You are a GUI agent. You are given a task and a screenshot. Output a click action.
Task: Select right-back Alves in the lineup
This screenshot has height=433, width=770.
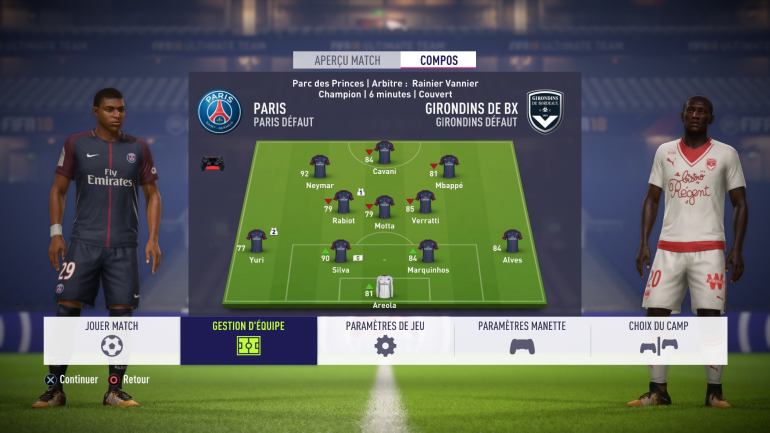pos(512,241)
